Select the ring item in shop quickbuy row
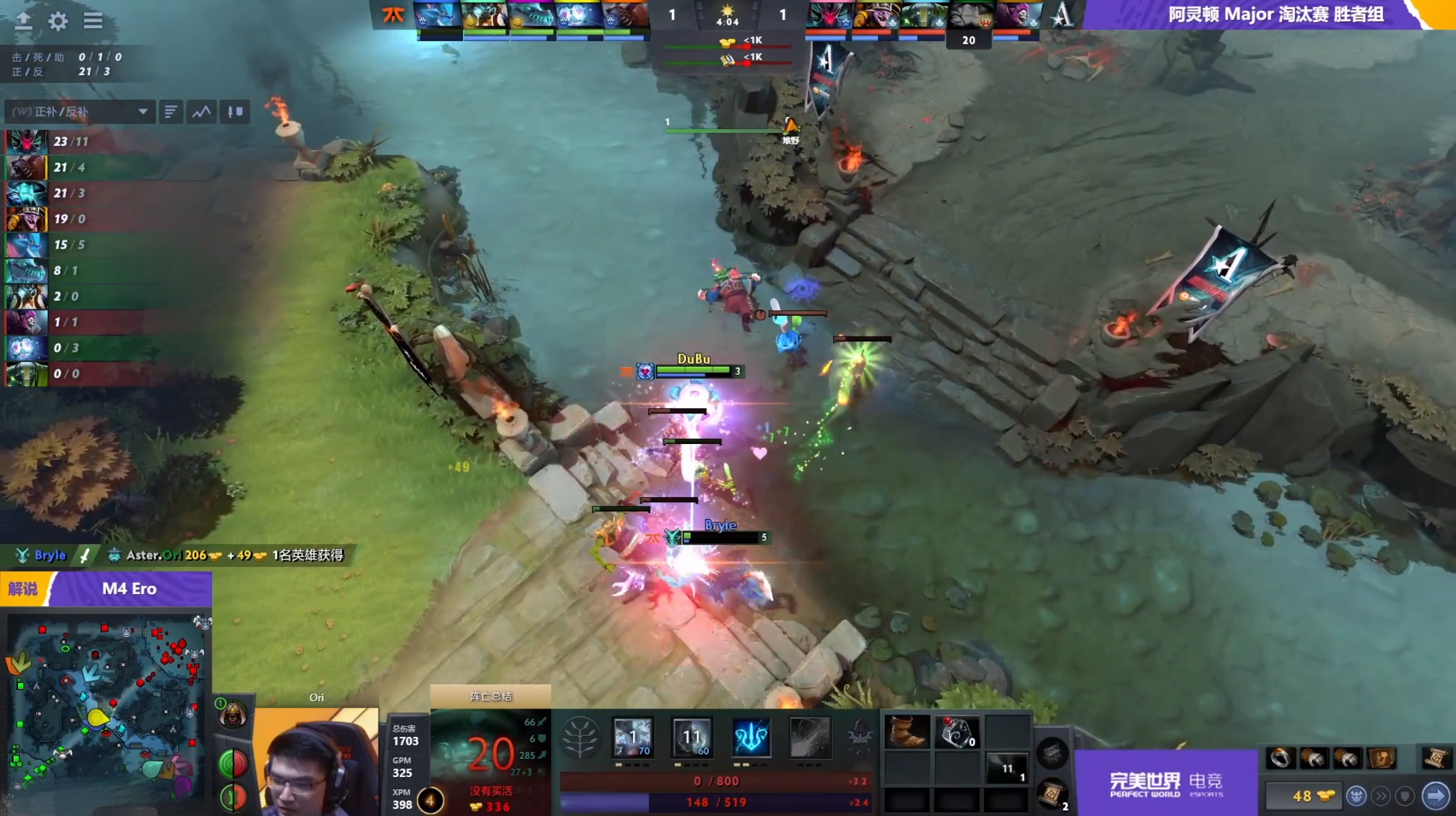 pos(1279,758)
